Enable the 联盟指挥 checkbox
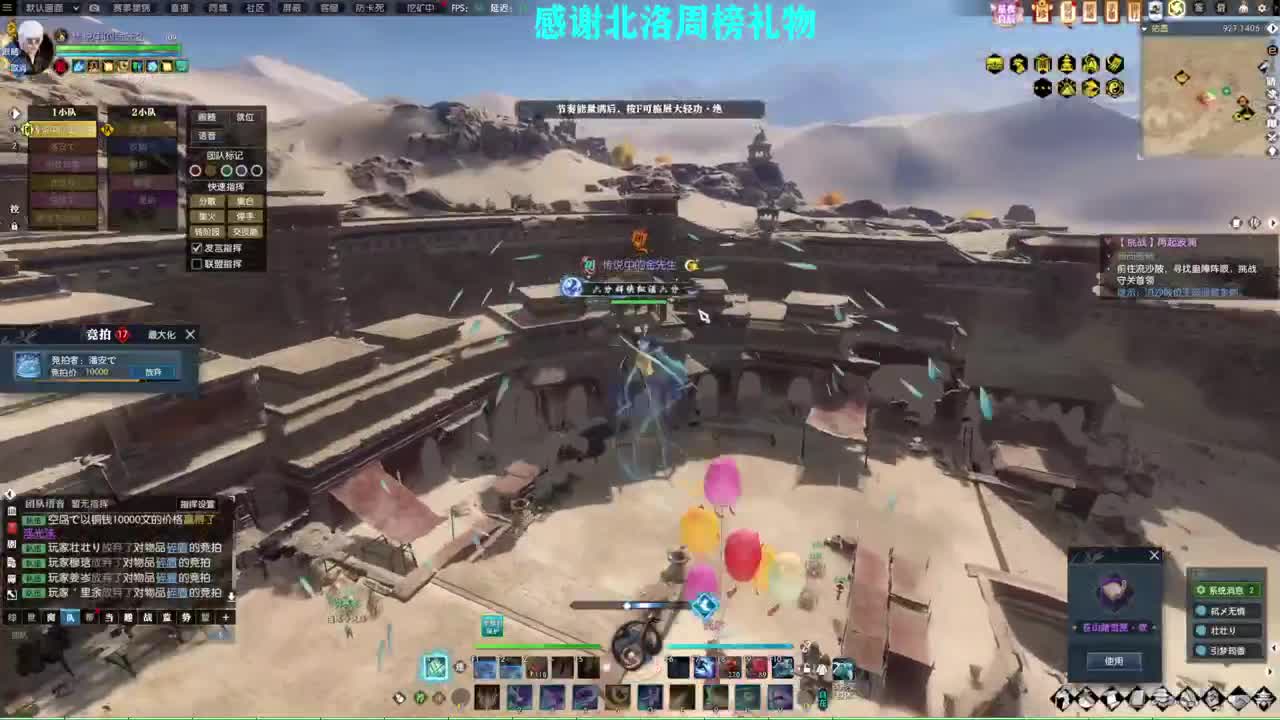 [x=196, y=264]
